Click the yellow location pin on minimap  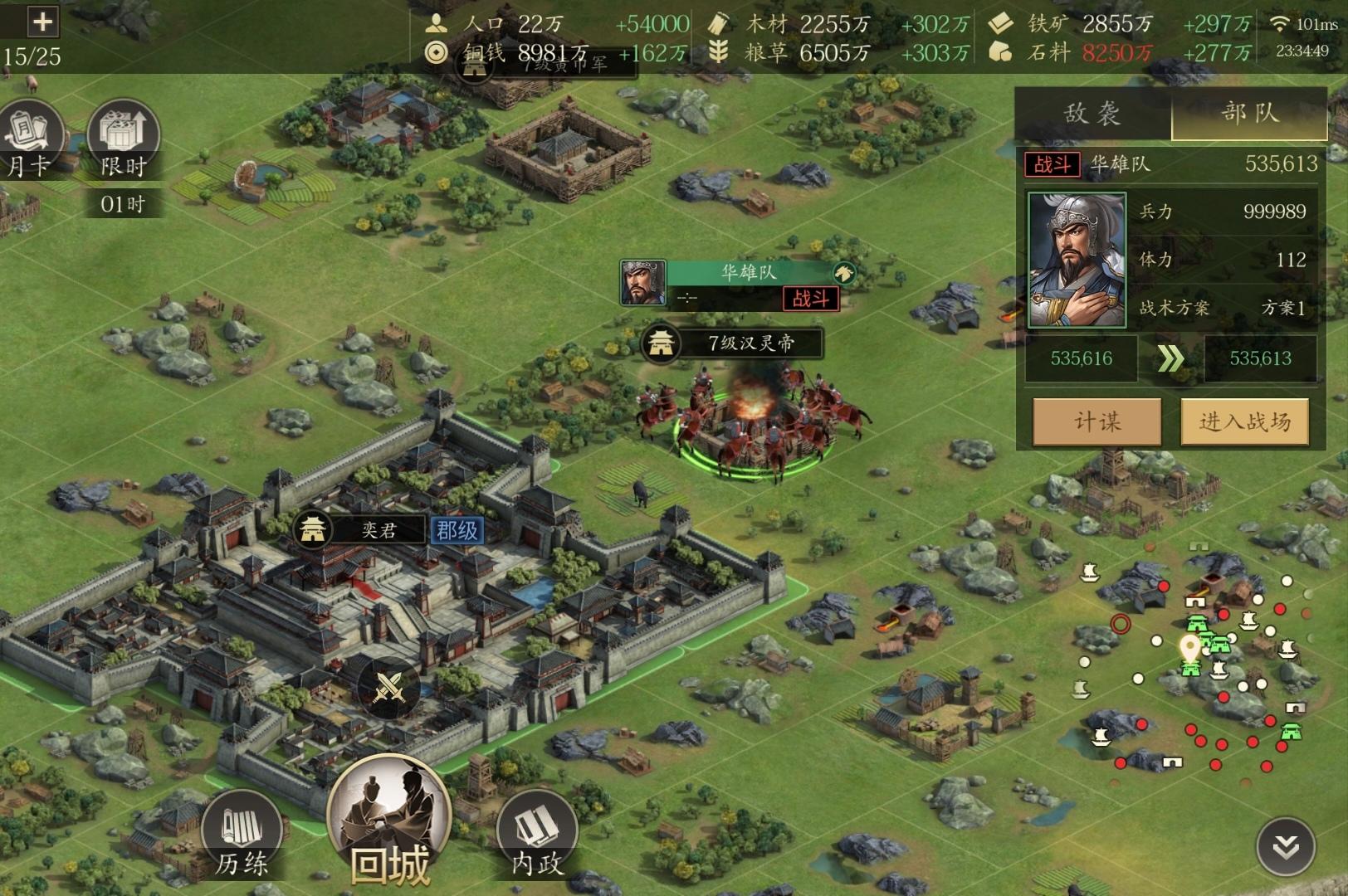[x=1189, y=648]
